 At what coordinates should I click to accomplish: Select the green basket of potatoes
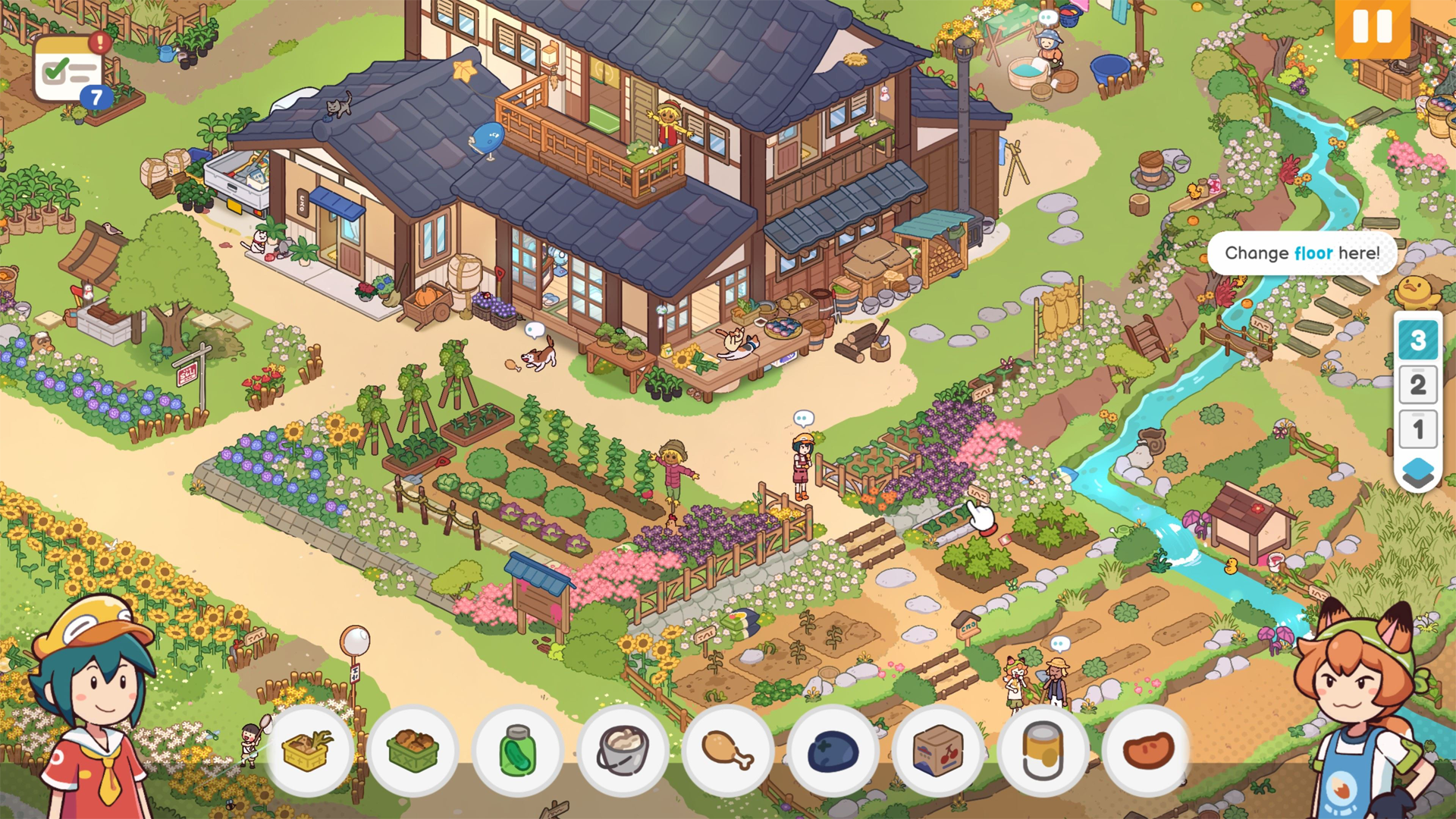413,750
